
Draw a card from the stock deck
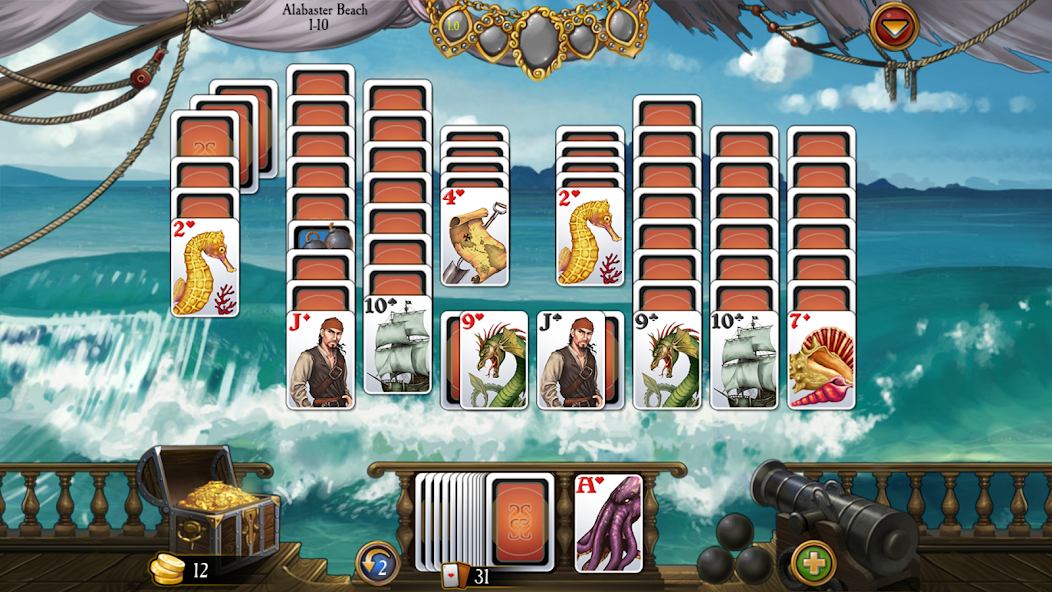click(522, 520)
